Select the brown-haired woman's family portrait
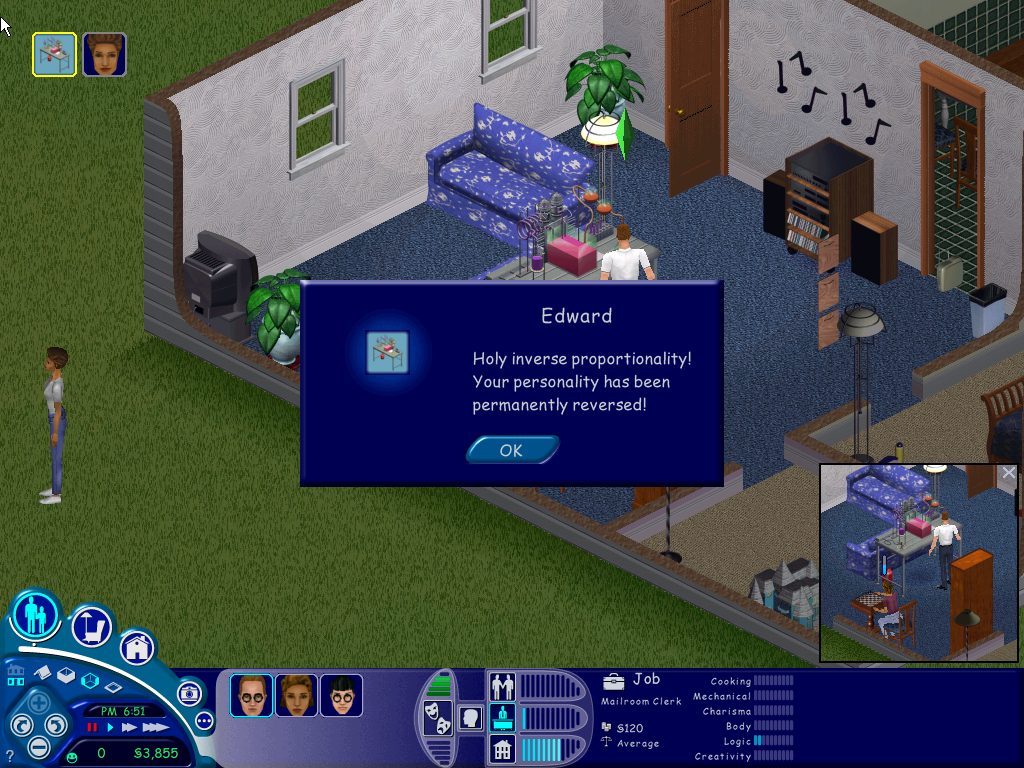Screen dimensions: 1024x768 (296, 695)
